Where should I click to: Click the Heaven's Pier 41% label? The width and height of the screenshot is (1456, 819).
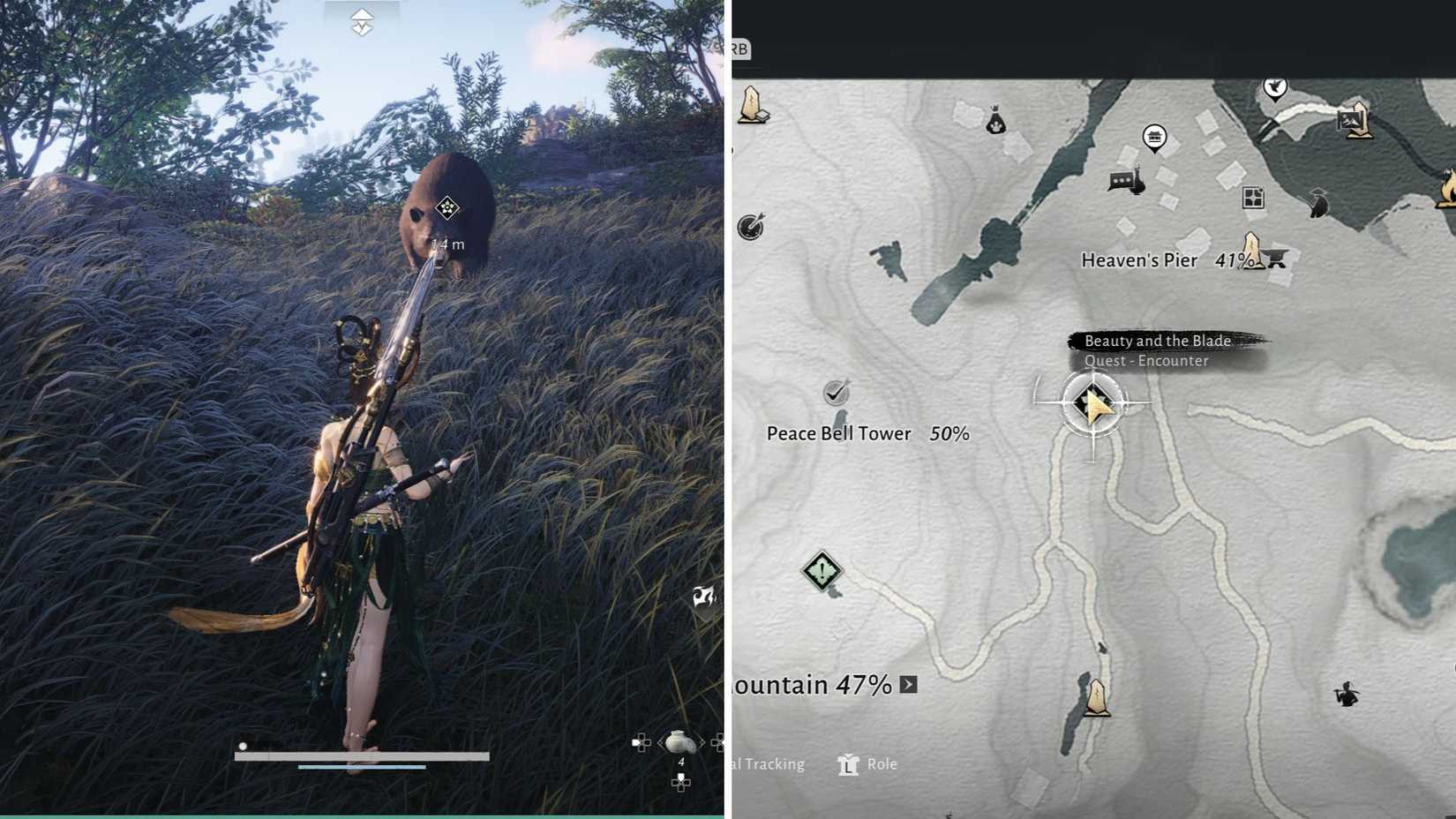1140,260
